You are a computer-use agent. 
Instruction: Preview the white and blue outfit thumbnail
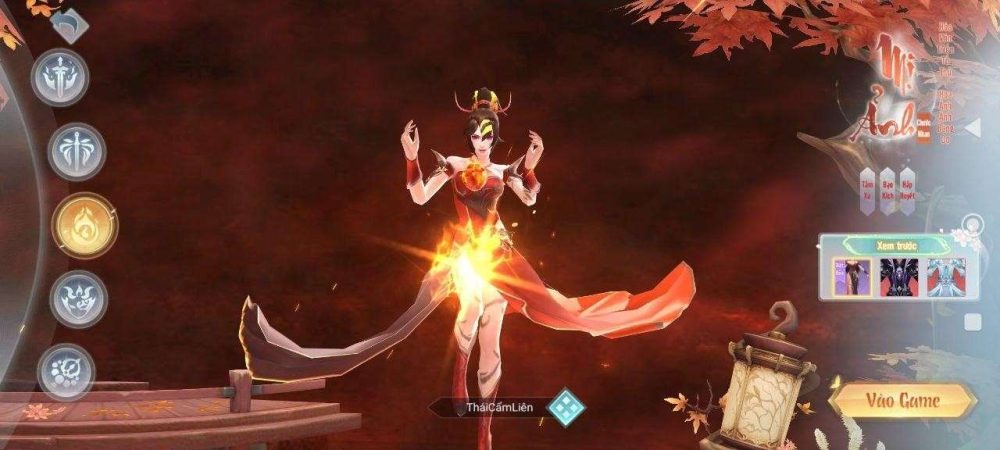point(943,276)
